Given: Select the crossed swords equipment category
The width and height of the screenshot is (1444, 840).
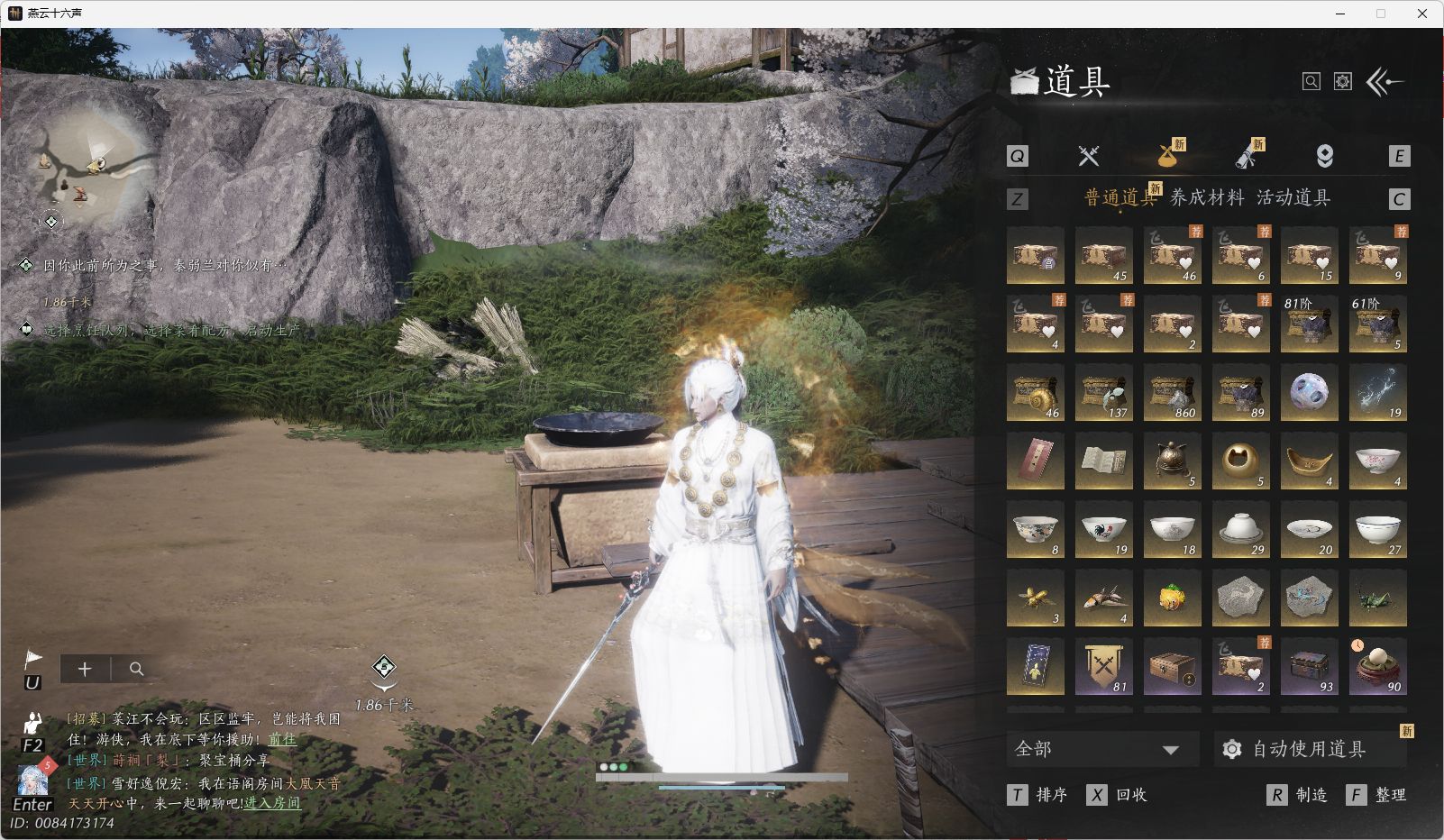Looking at the screenshot, I should (1089, 156).
